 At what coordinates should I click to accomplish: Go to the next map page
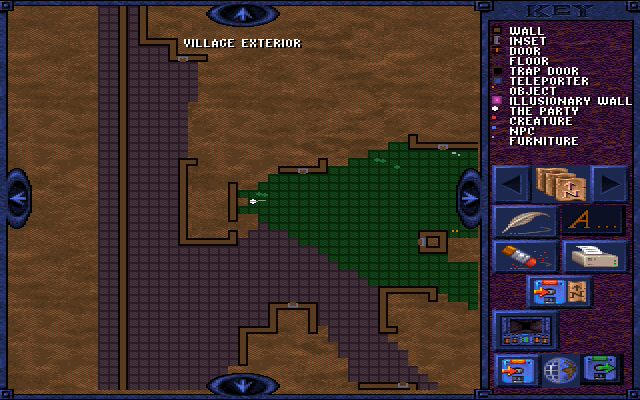609,183
